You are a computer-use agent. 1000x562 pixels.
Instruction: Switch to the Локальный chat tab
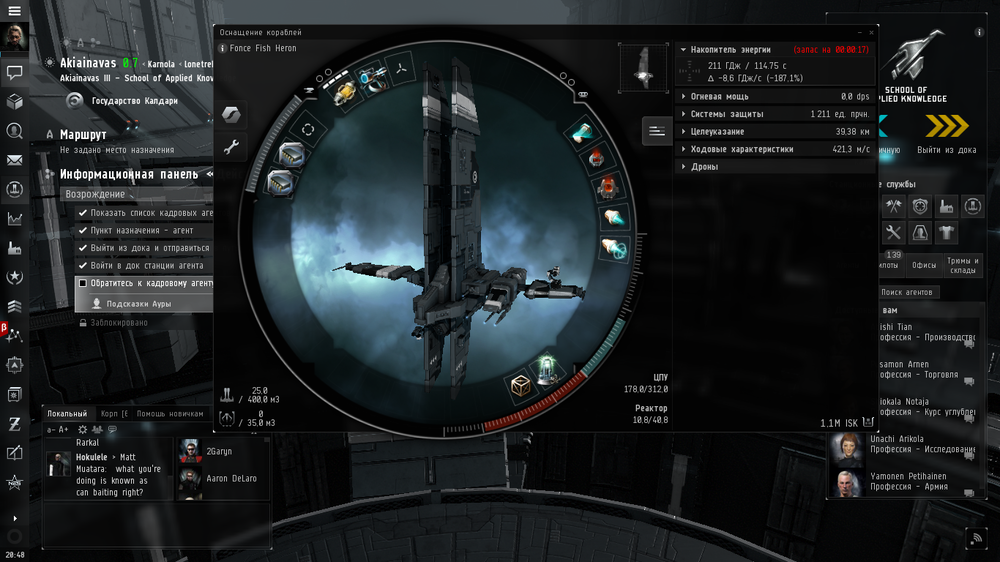pyautogui.click(x=67, y=413)
